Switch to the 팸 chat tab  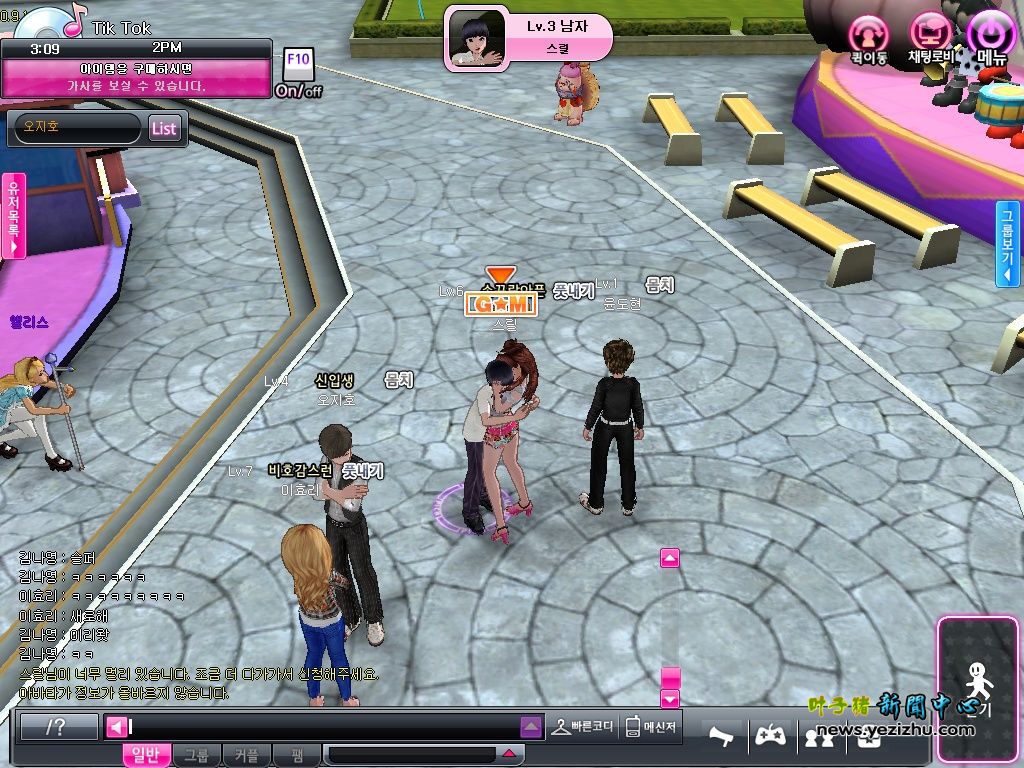click(x=297, y=756)
